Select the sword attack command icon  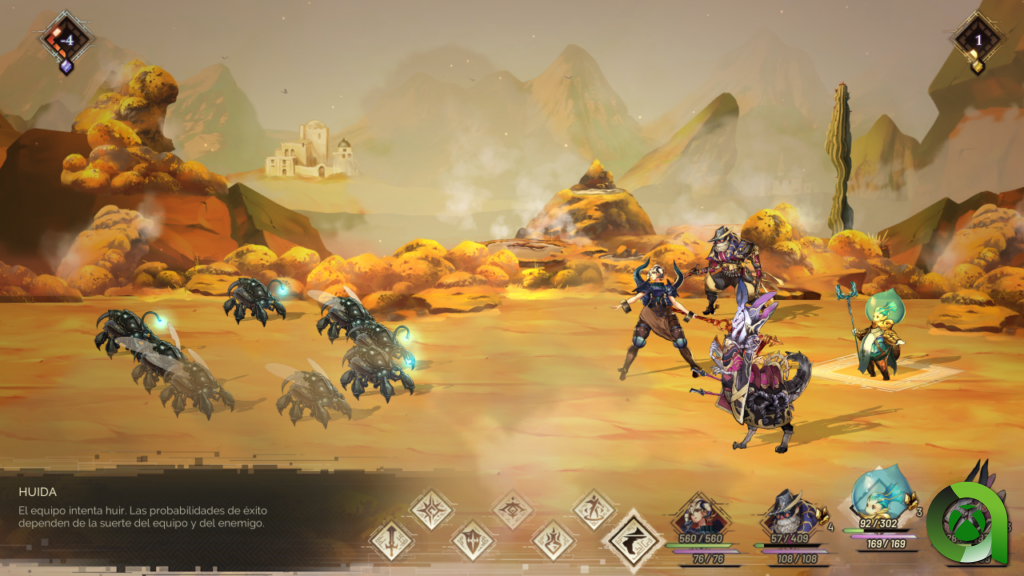pyautogui.click(x=391, y=540)
